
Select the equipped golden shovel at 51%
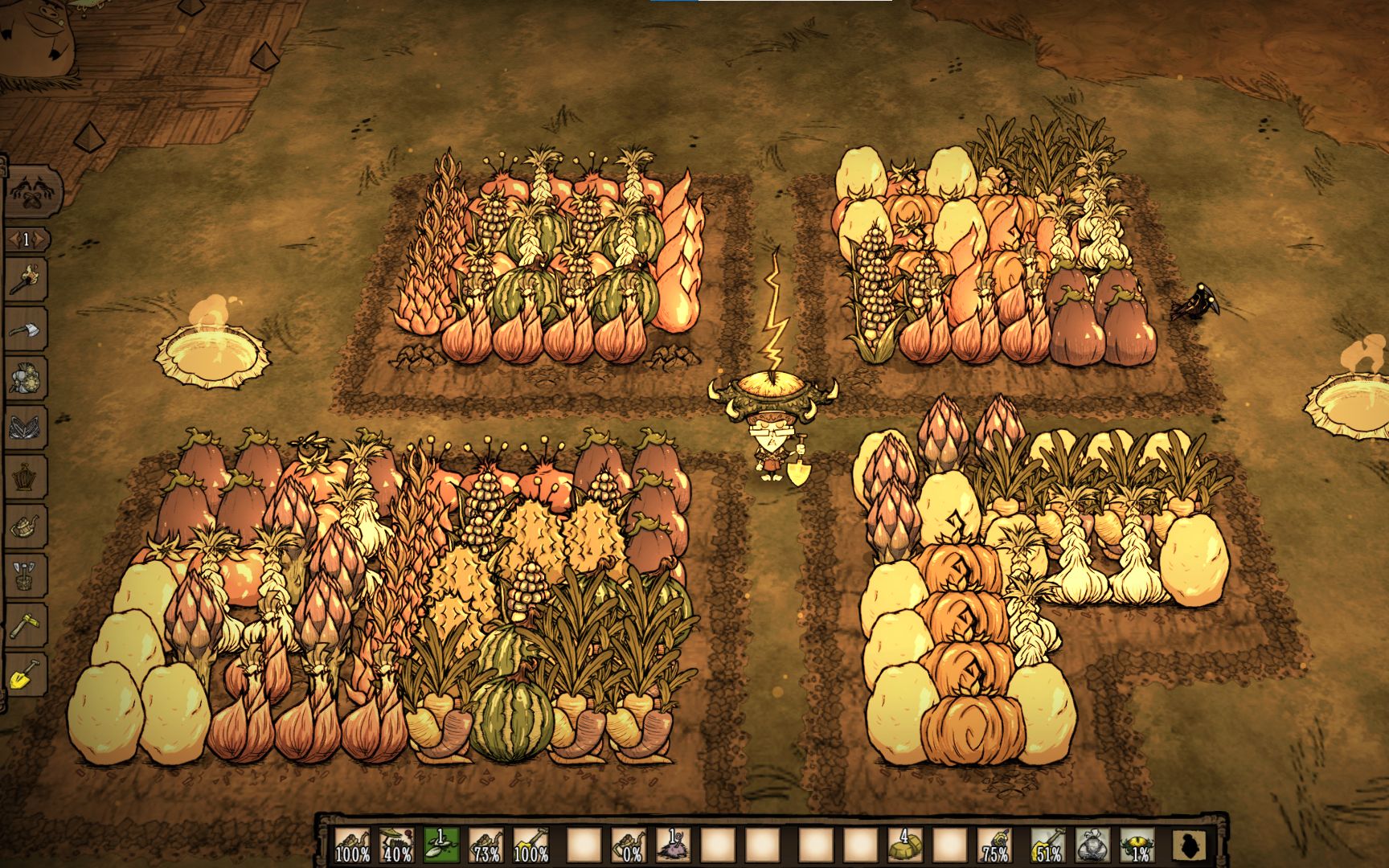pyautogui.click(x=1048, y=845)
